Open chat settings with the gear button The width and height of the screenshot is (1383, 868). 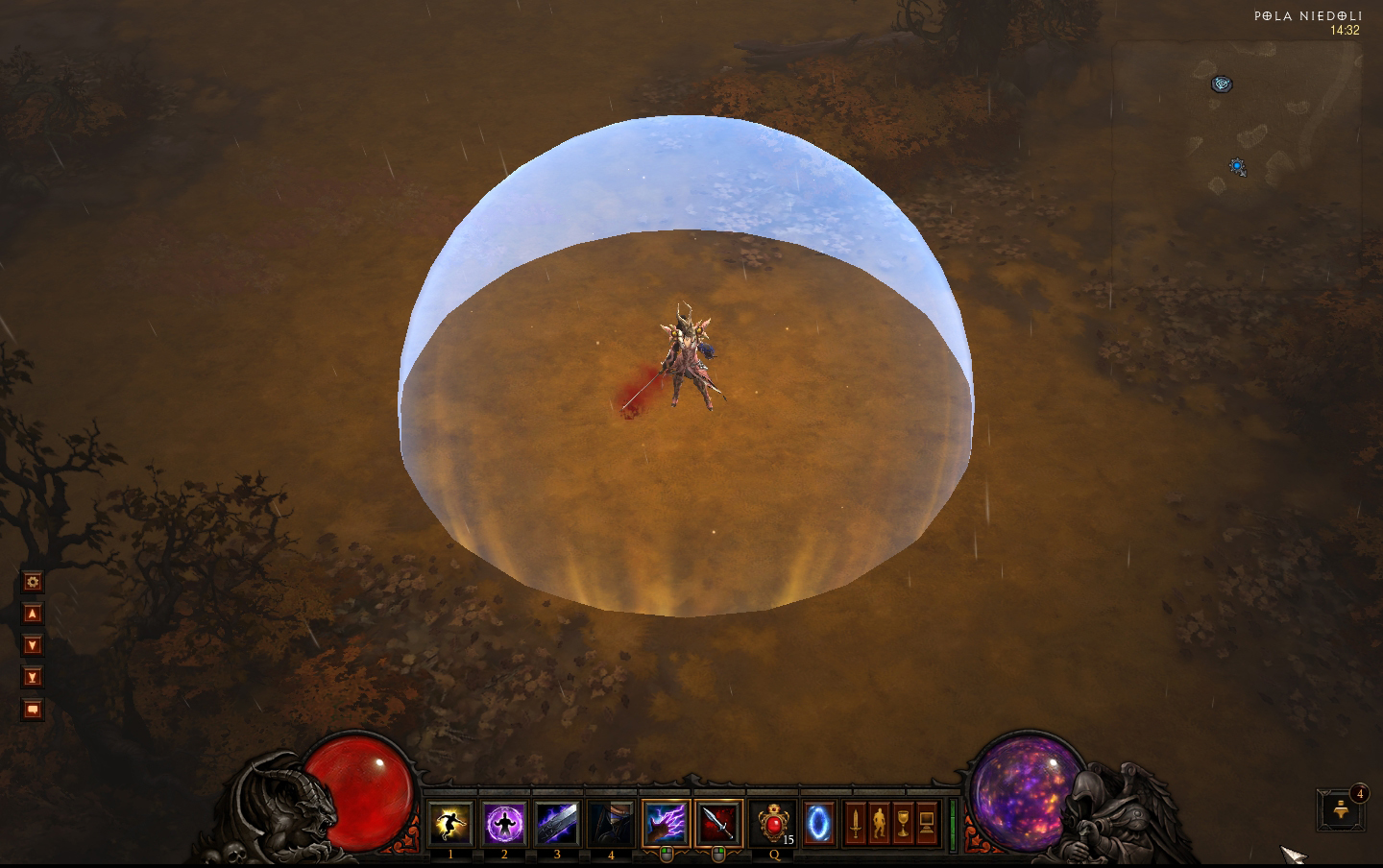pos(33,582)
